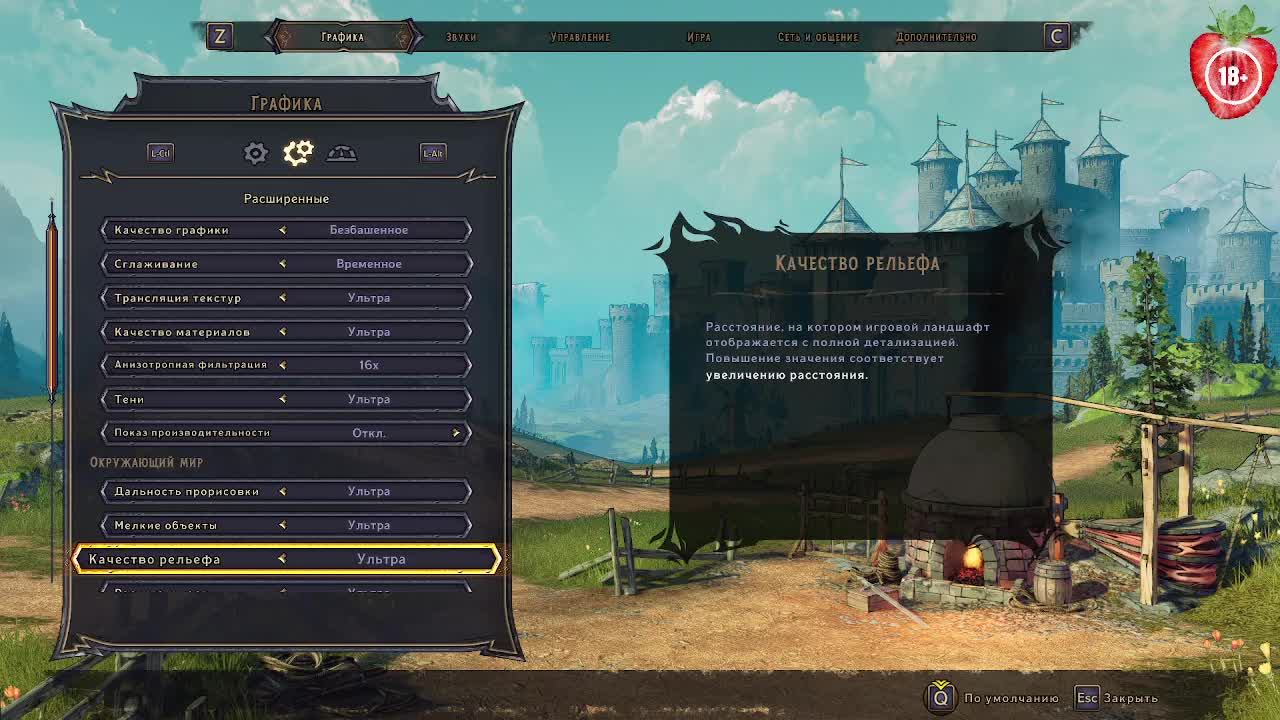1280x720 pixels.
Task: Open the gauge-icon graphics sub-section
Action: tap(341, 153)
